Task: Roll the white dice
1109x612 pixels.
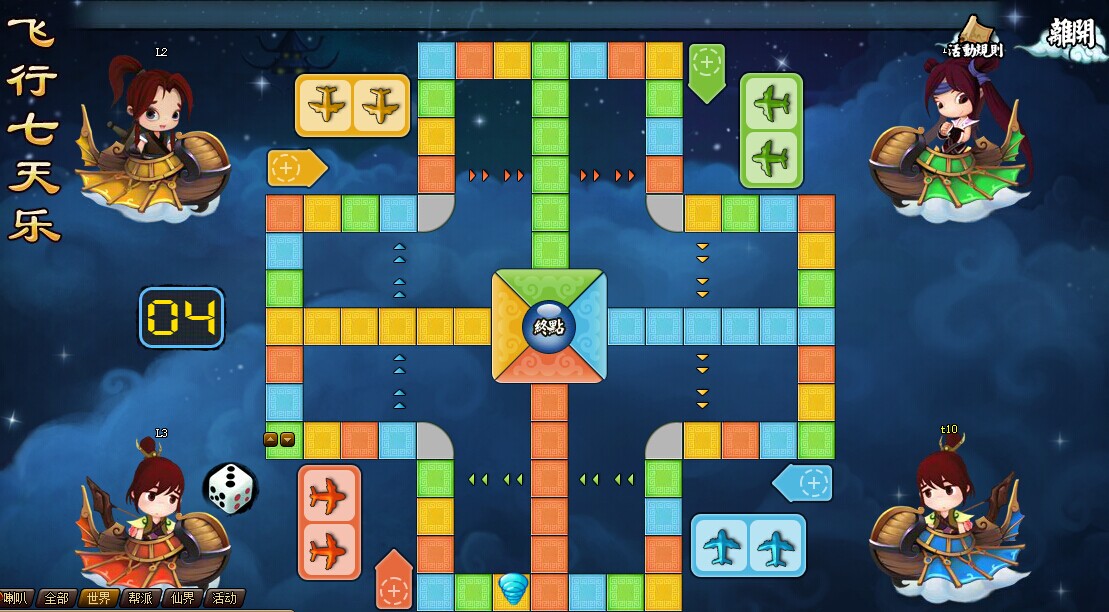Action: click(231, 489)
